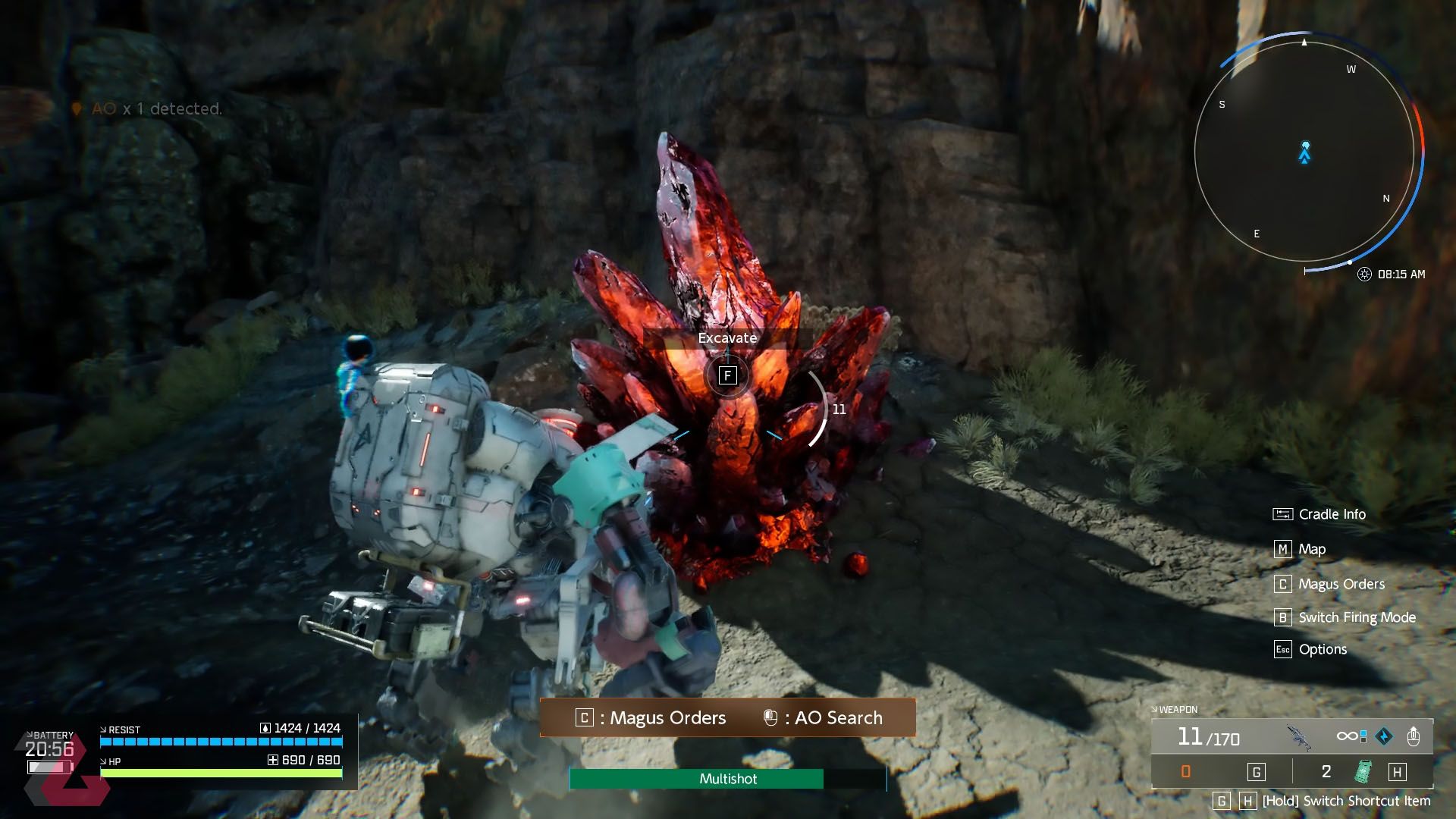Click the AO Search label in banner
The height and width of the screenshot is (819, 1456).
[x=837, y=717]
